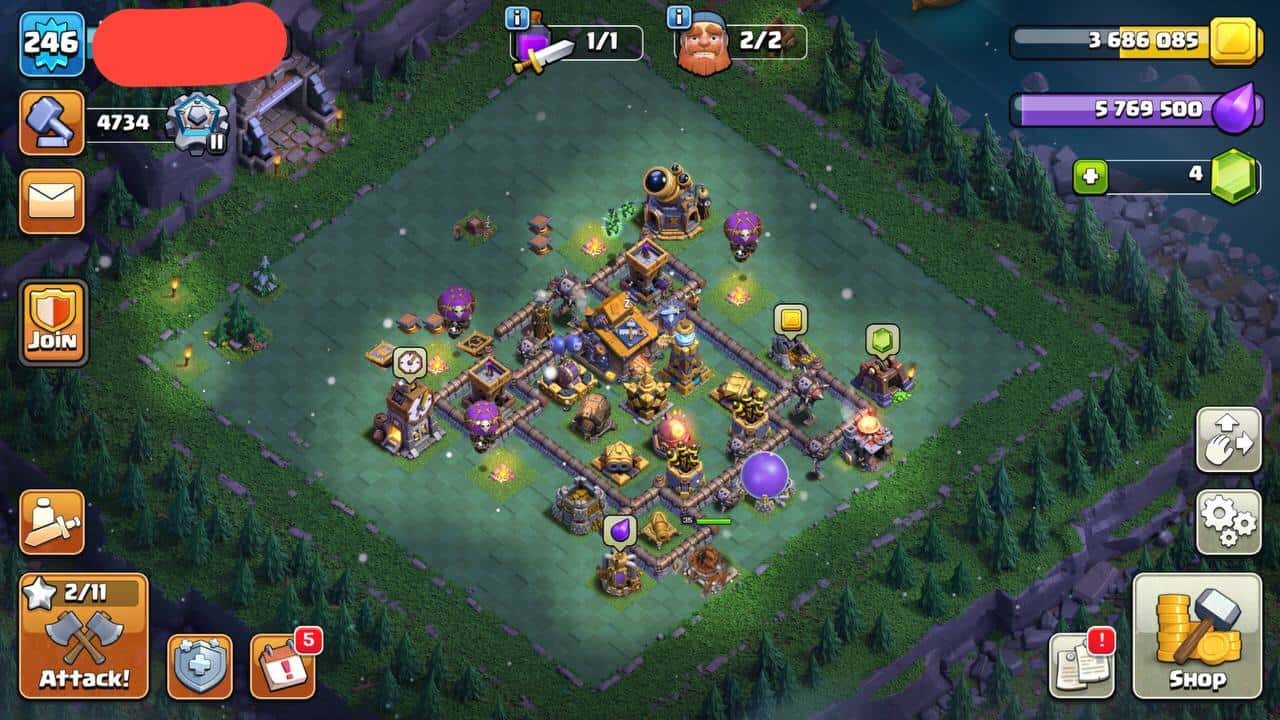This screenshot has height=720, width=1280.
Task: Collect gold from the gold bubble
Action: tap(790, 320)
